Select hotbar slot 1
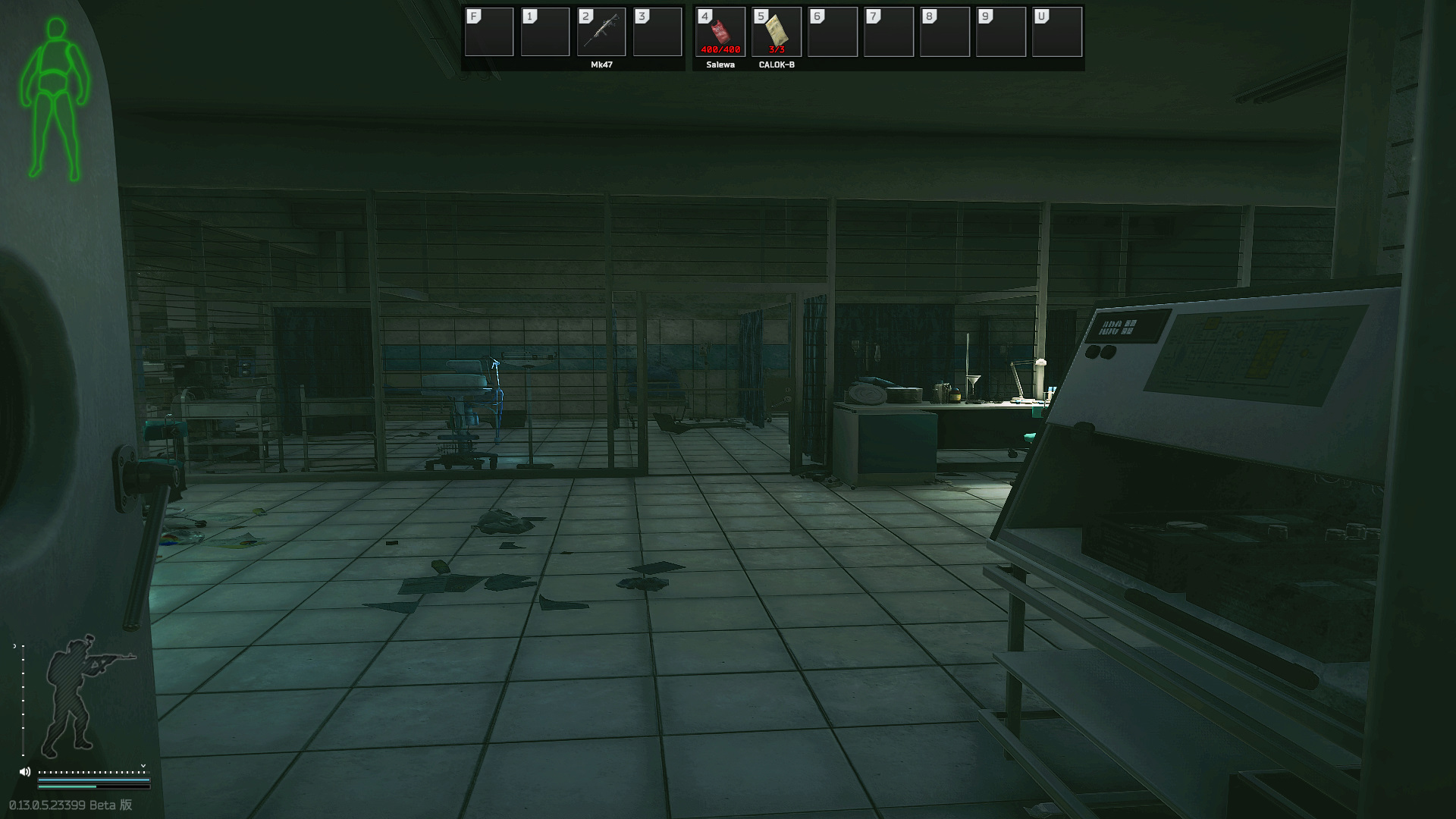The image size is (1456, 819). pos(545,31)
